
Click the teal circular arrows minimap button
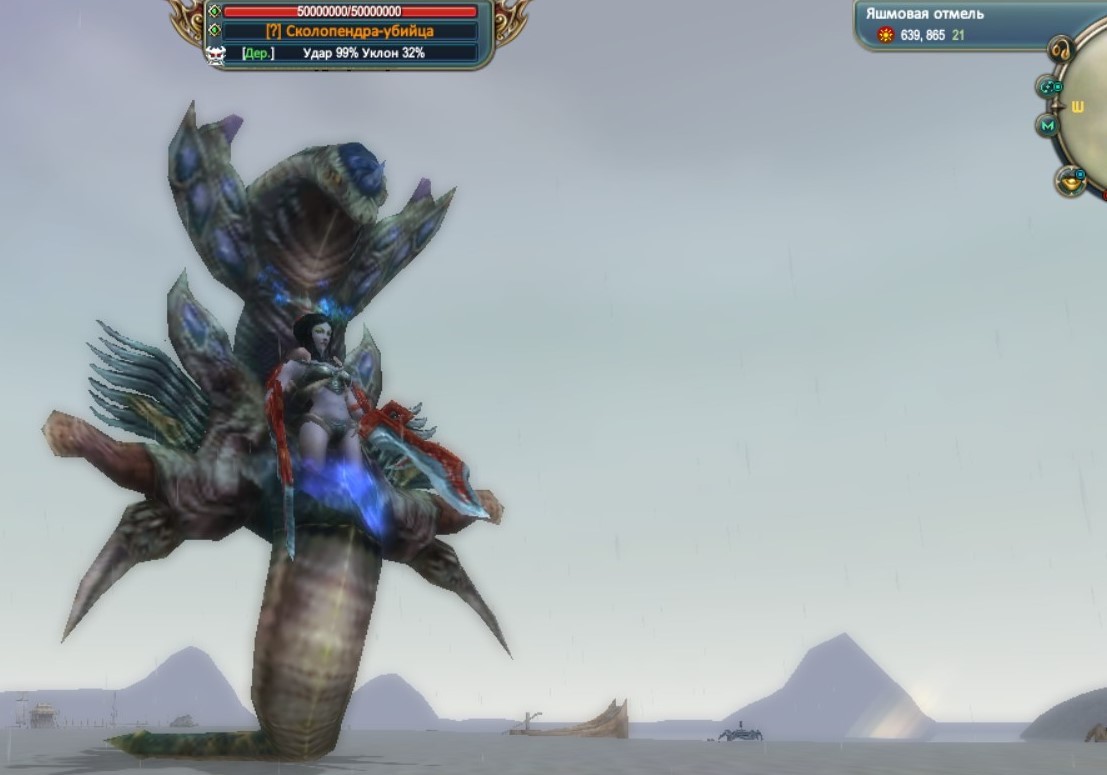click(1050, 87)
